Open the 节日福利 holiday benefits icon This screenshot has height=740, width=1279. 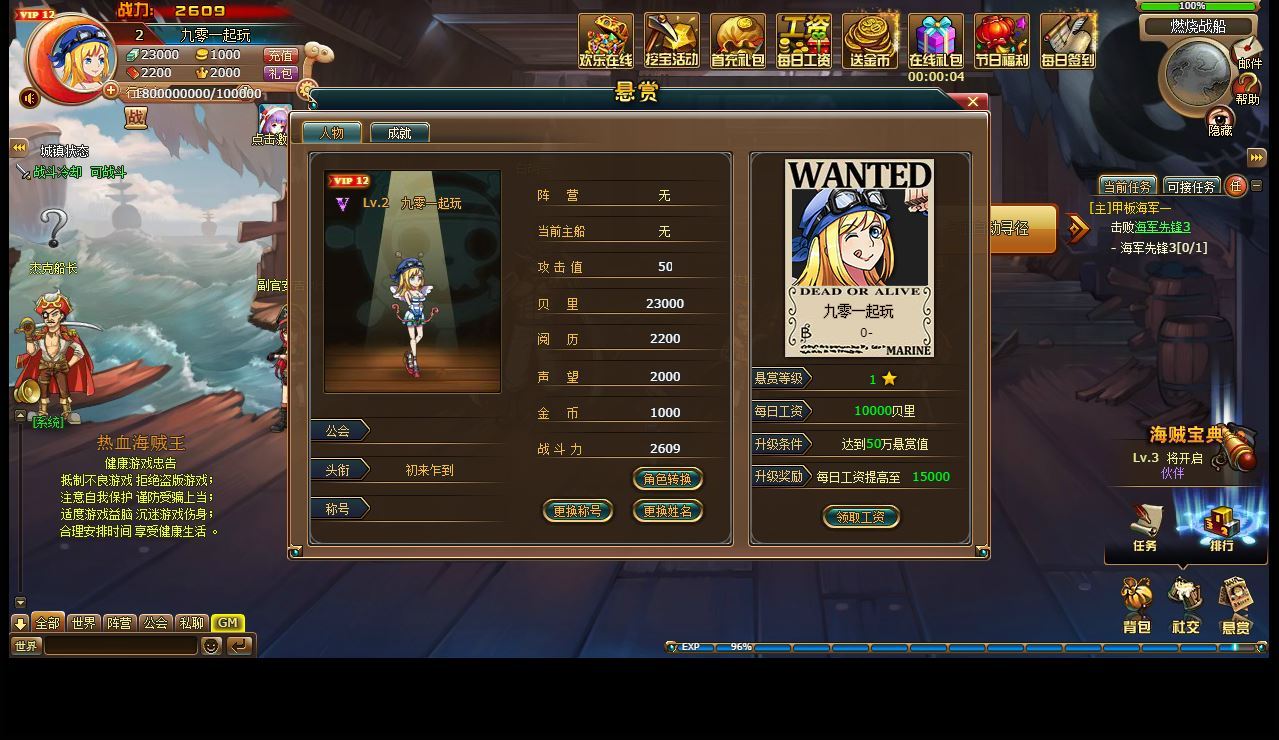(1001, 40)
